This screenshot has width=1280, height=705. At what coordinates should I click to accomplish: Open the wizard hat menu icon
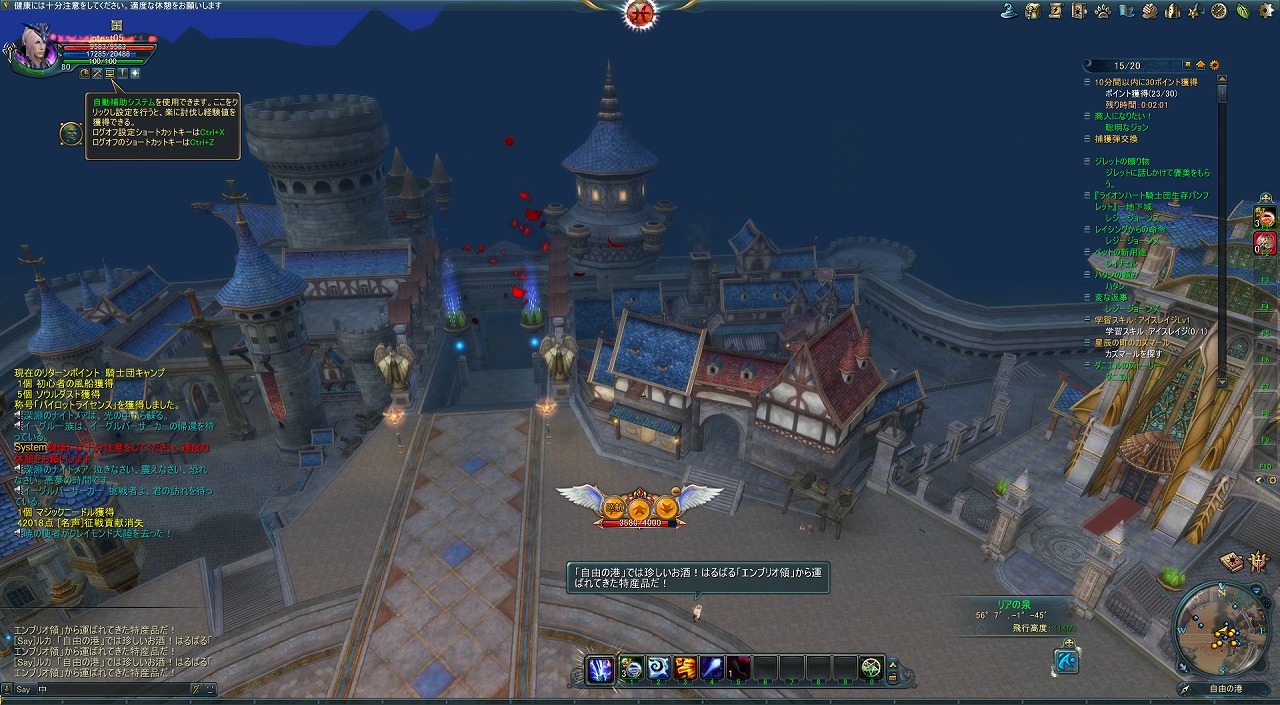tap(1009, 11)
